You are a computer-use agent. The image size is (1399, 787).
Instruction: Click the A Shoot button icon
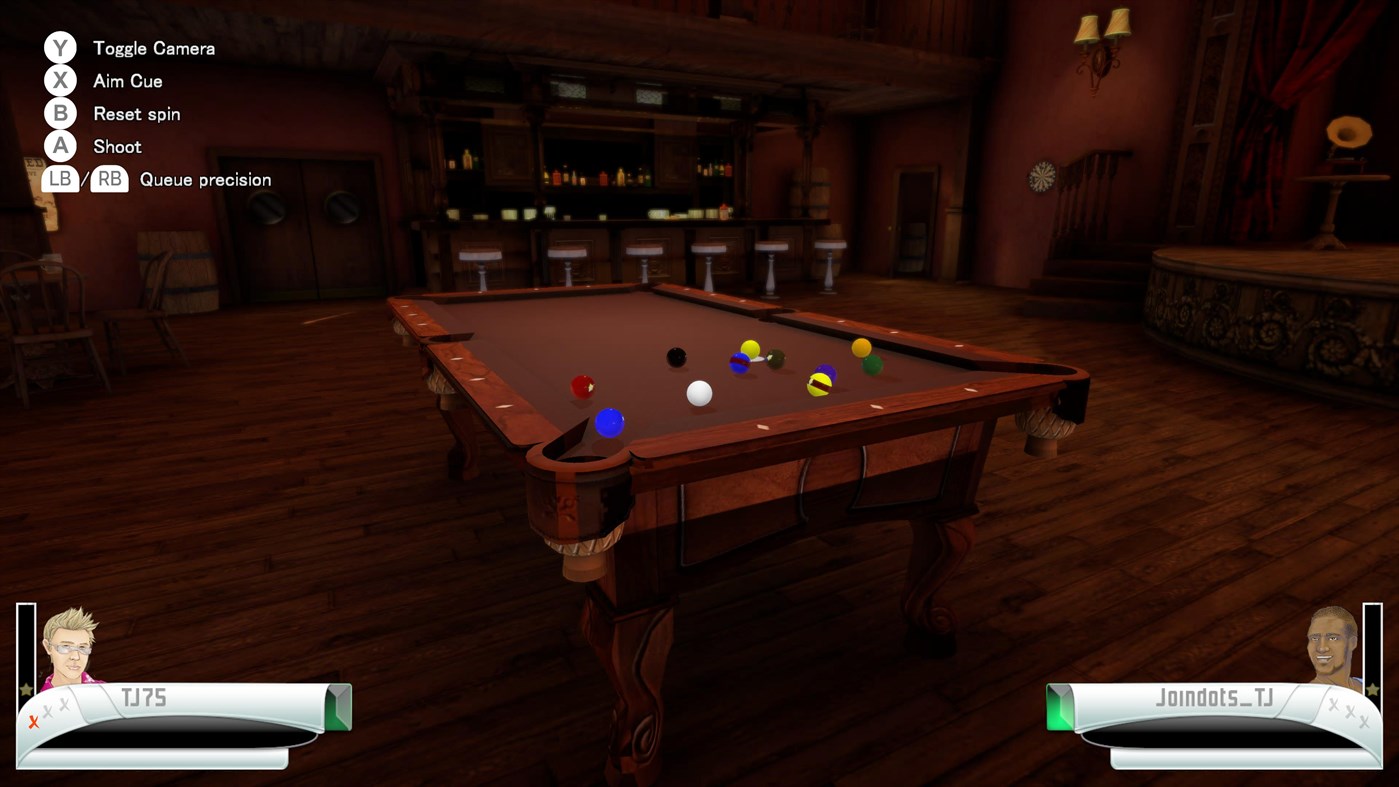click(60, 146)
